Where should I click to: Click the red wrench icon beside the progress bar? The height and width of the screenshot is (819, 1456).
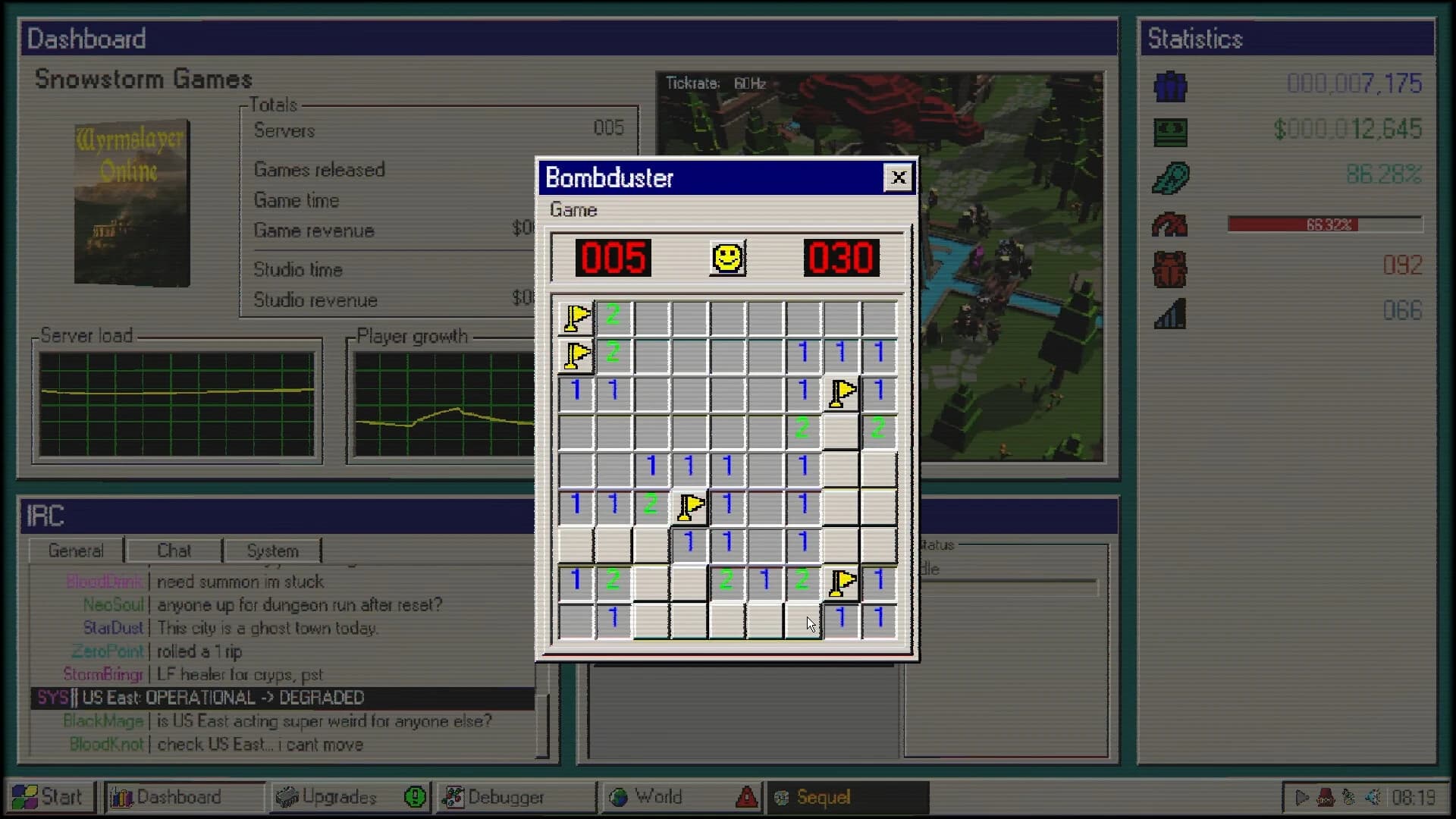[1169, 224]
